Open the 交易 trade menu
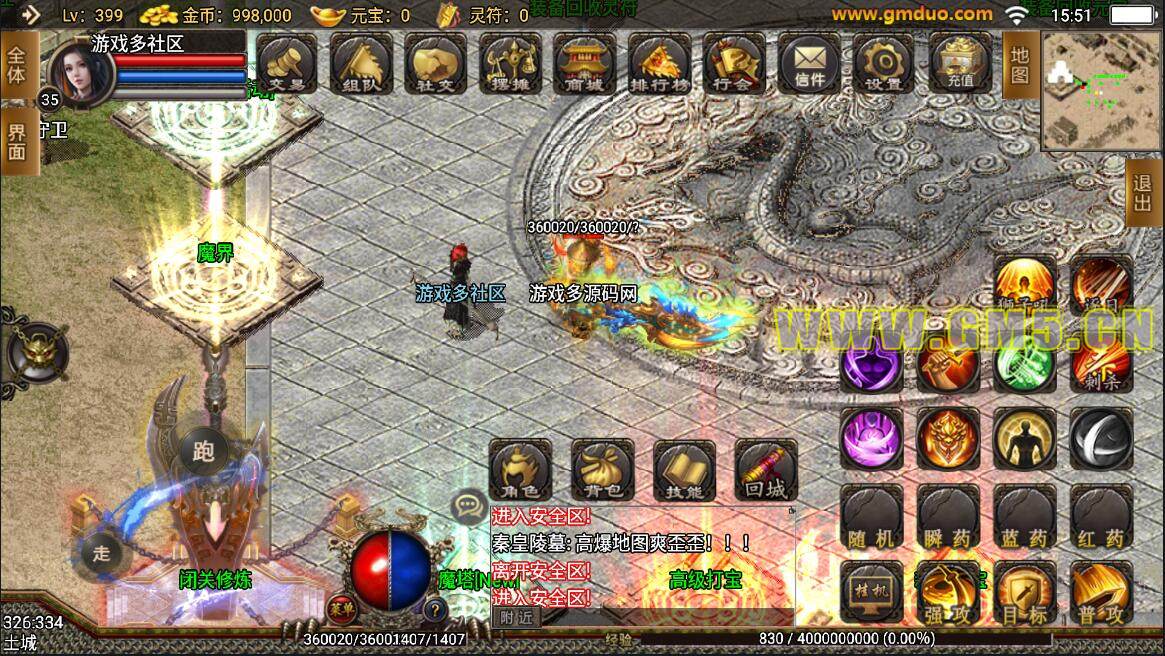This screenshot has width=1165, height=656. [287, 63]
